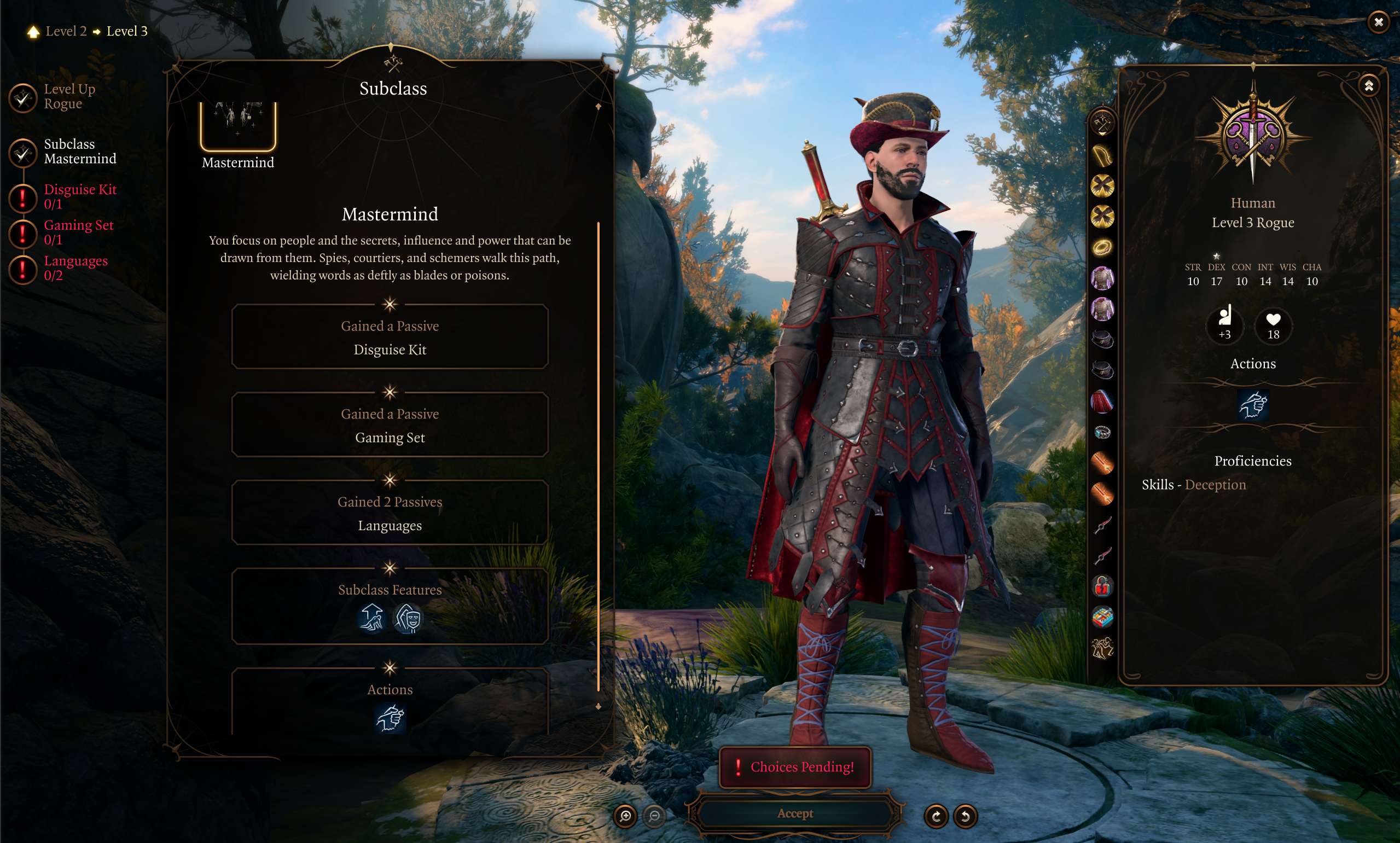Click the red cape icon in the side strip
The image size is (1400, 843).
pyautogui.click(x=1102, y=401)
